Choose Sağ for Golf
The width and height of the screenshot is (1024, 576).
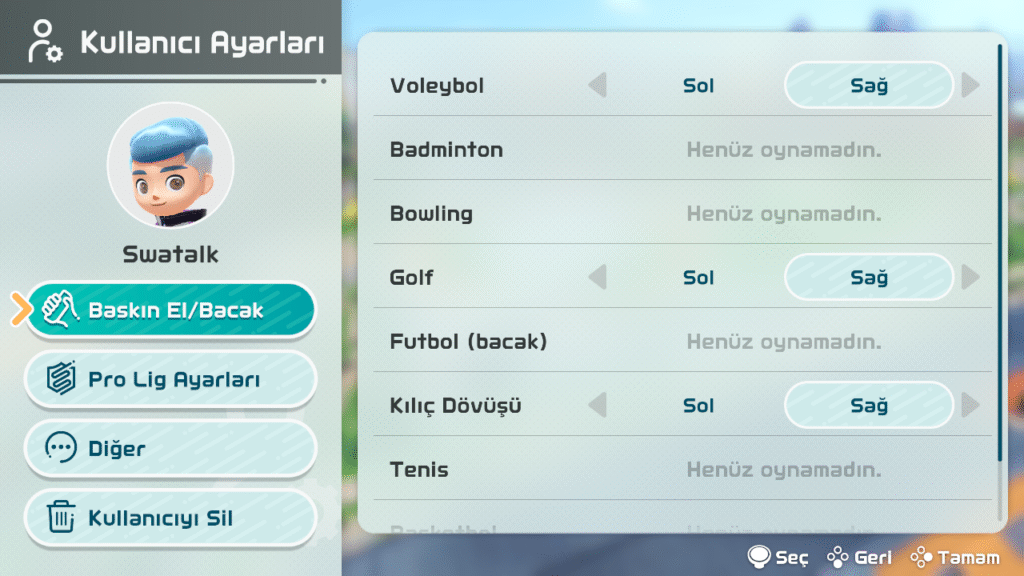(x=869, y=278)
